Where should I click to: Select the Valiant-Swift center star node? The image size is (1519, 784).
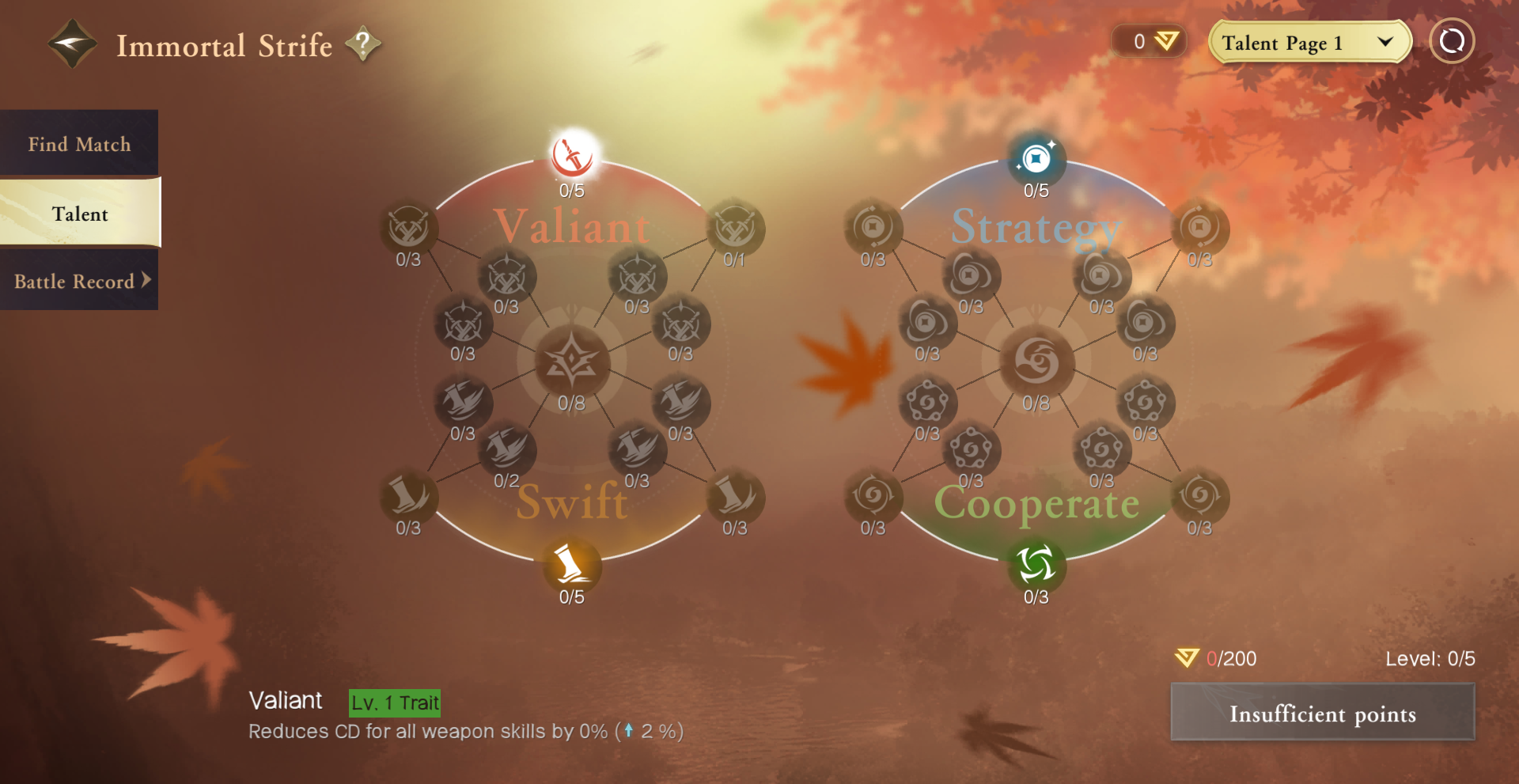click(x=571, y=362)
